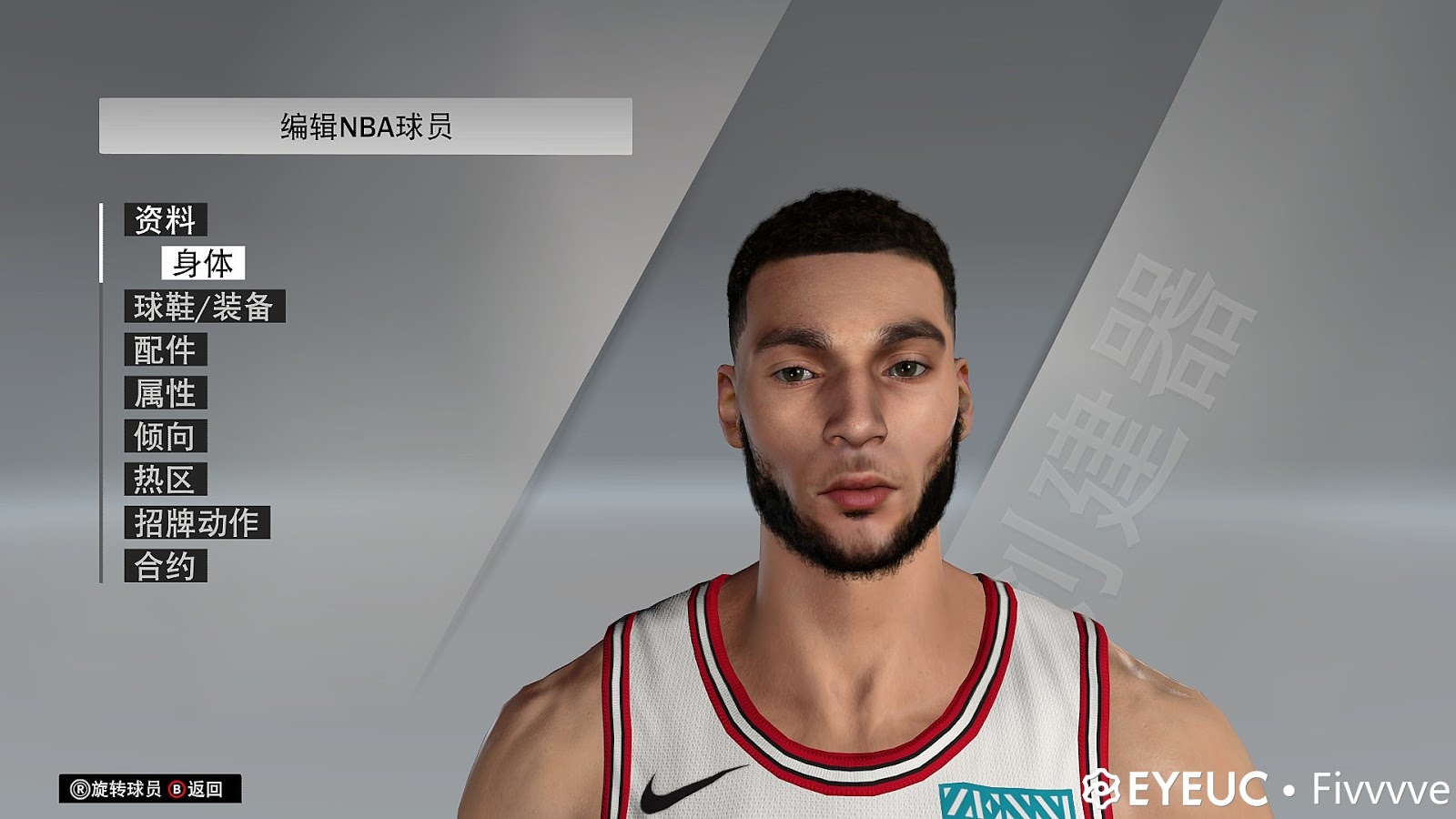Open the 配件 (Accessories) section
Viewport: 1456px width, 819px height.
(166, 351)
